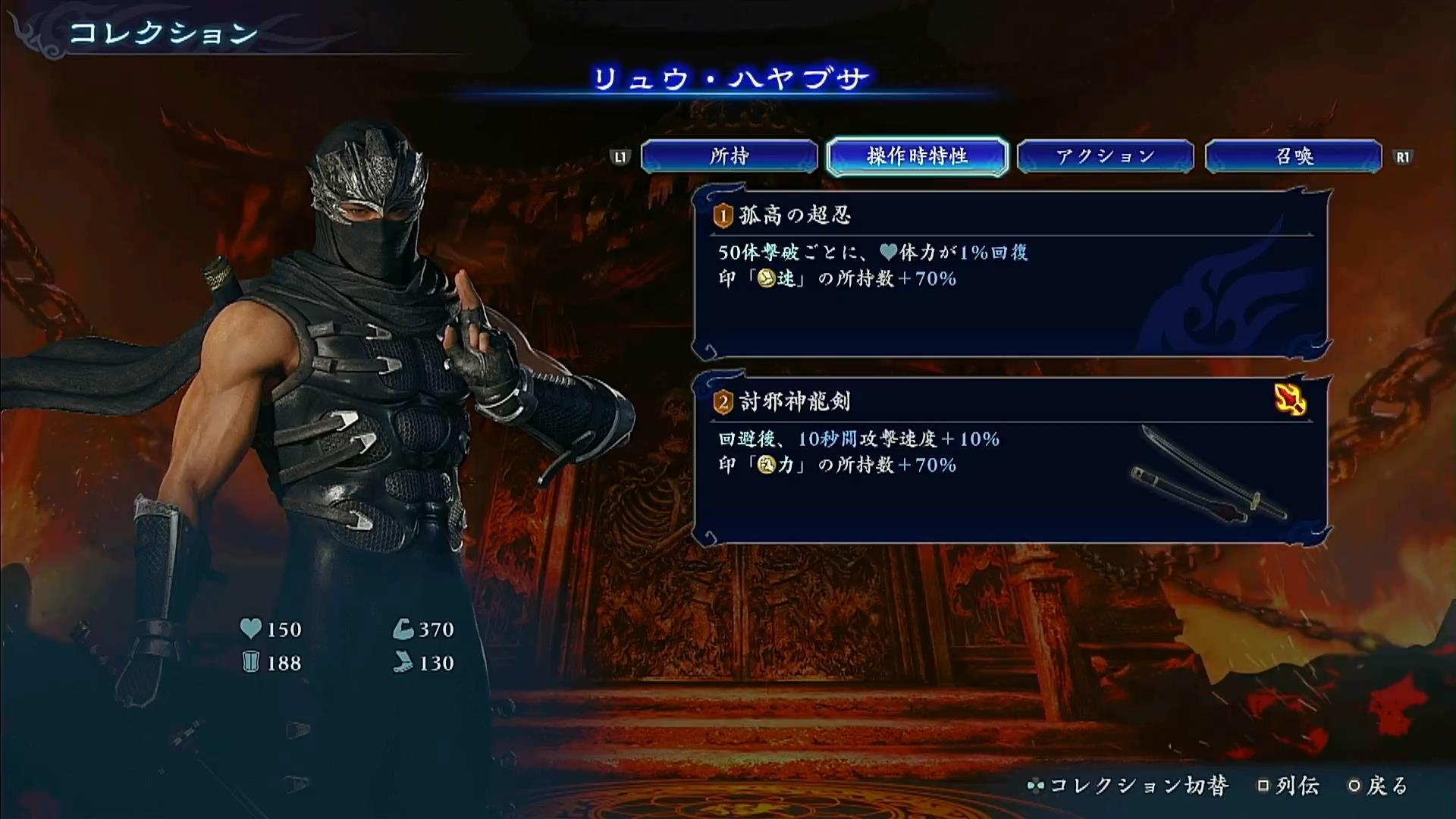This screenshot has width=1456, height=819.
Task: Show the 召喚 tab
Action: pos(1293,157)
